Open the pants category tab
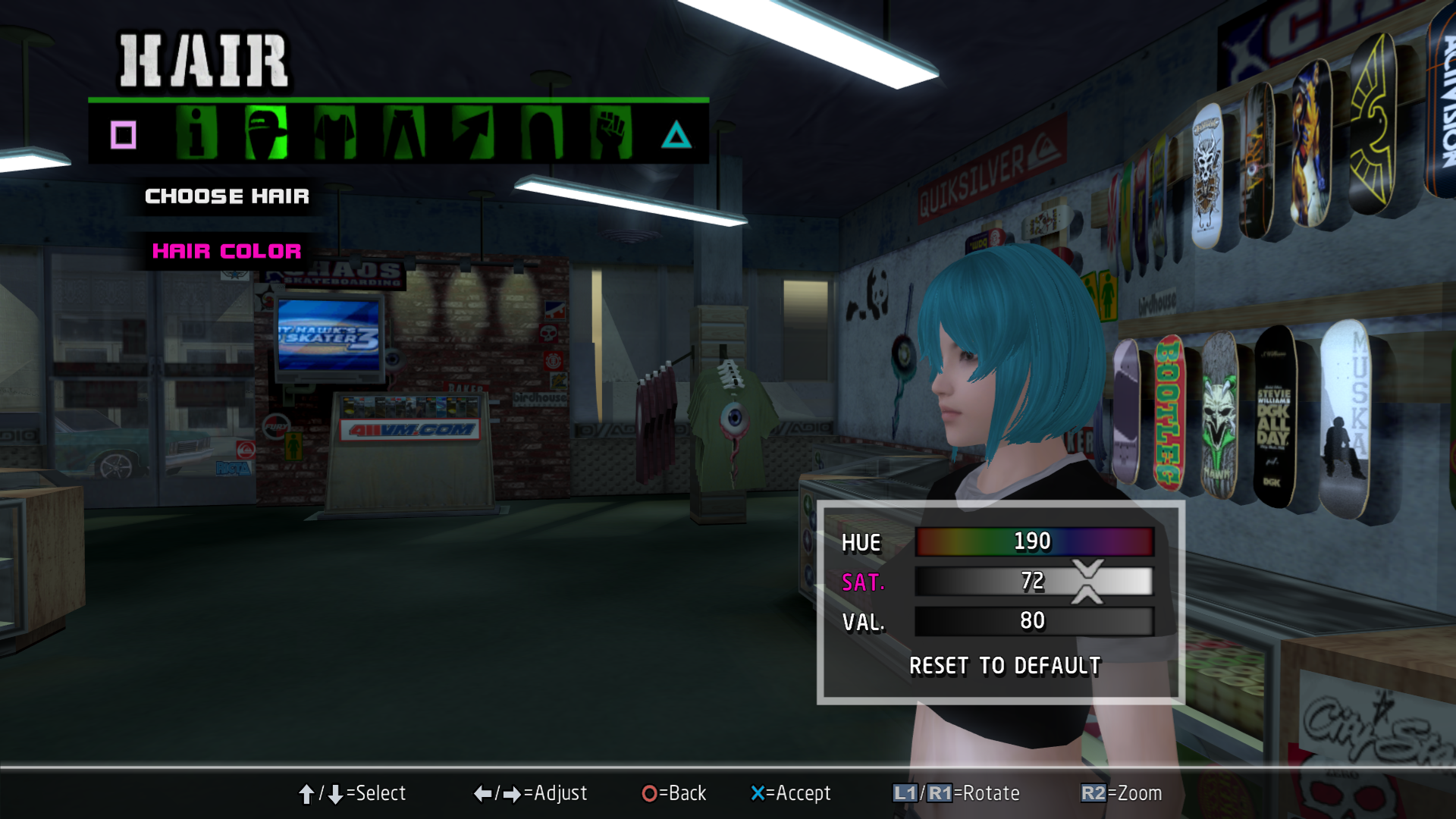The width and height of the screenshot is (1456, 819). [404, 133]
